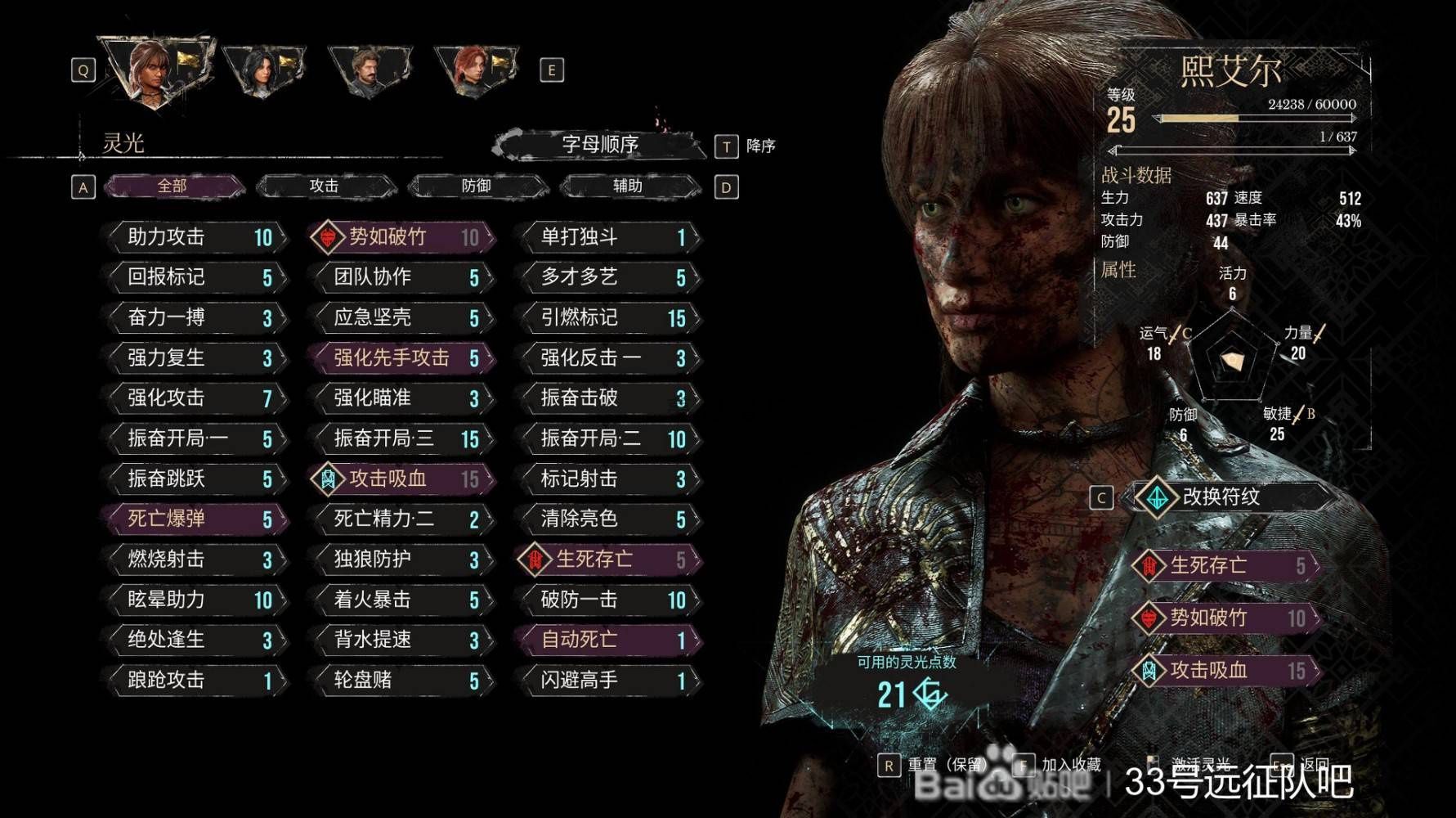Choose the 单打独斗 skill entry
Image resolution: width=1456 pixels, height=818 pixels.
[x=611, y=237]
